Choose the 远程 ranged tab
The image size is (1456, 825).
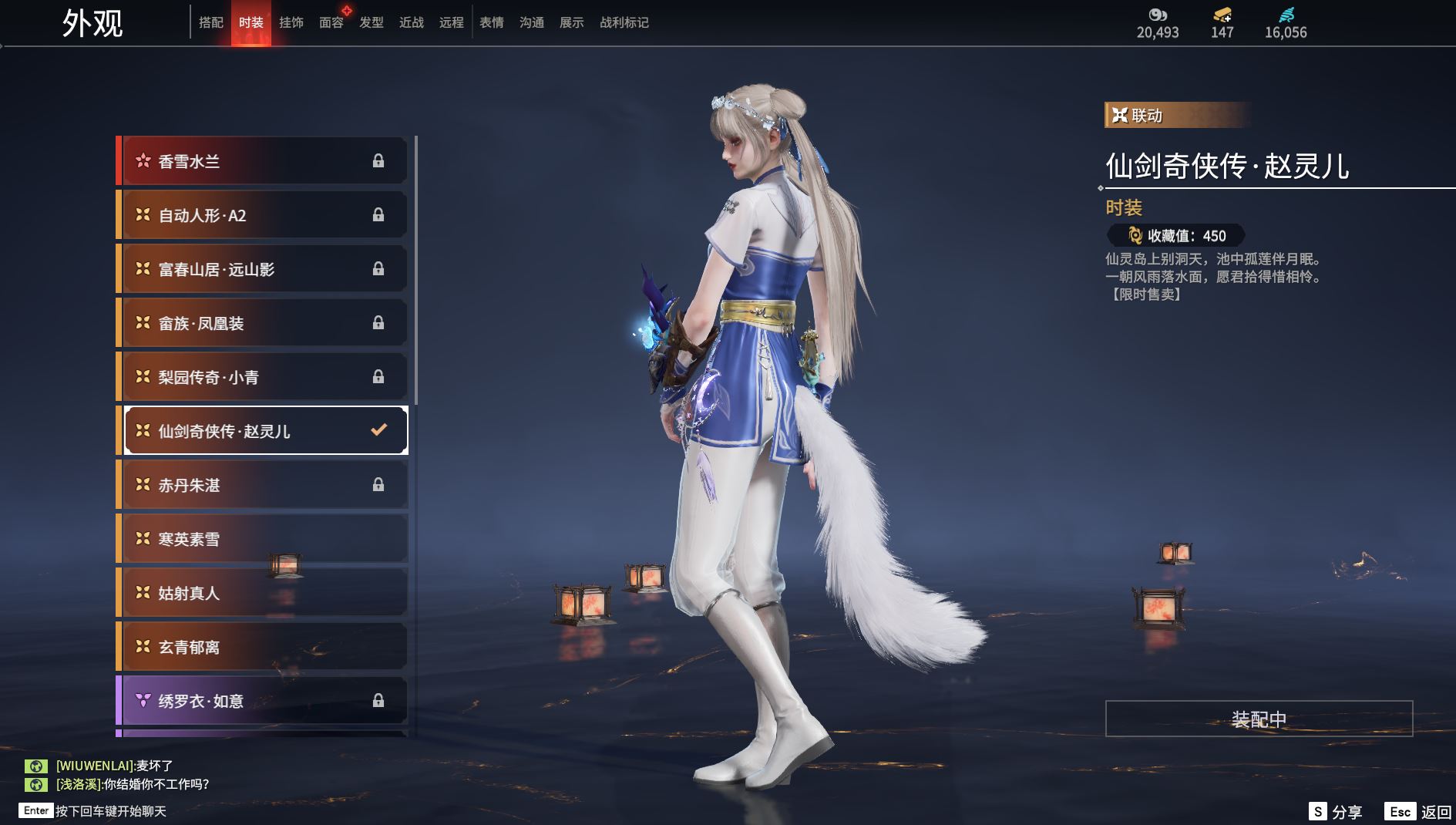(452, 23)
